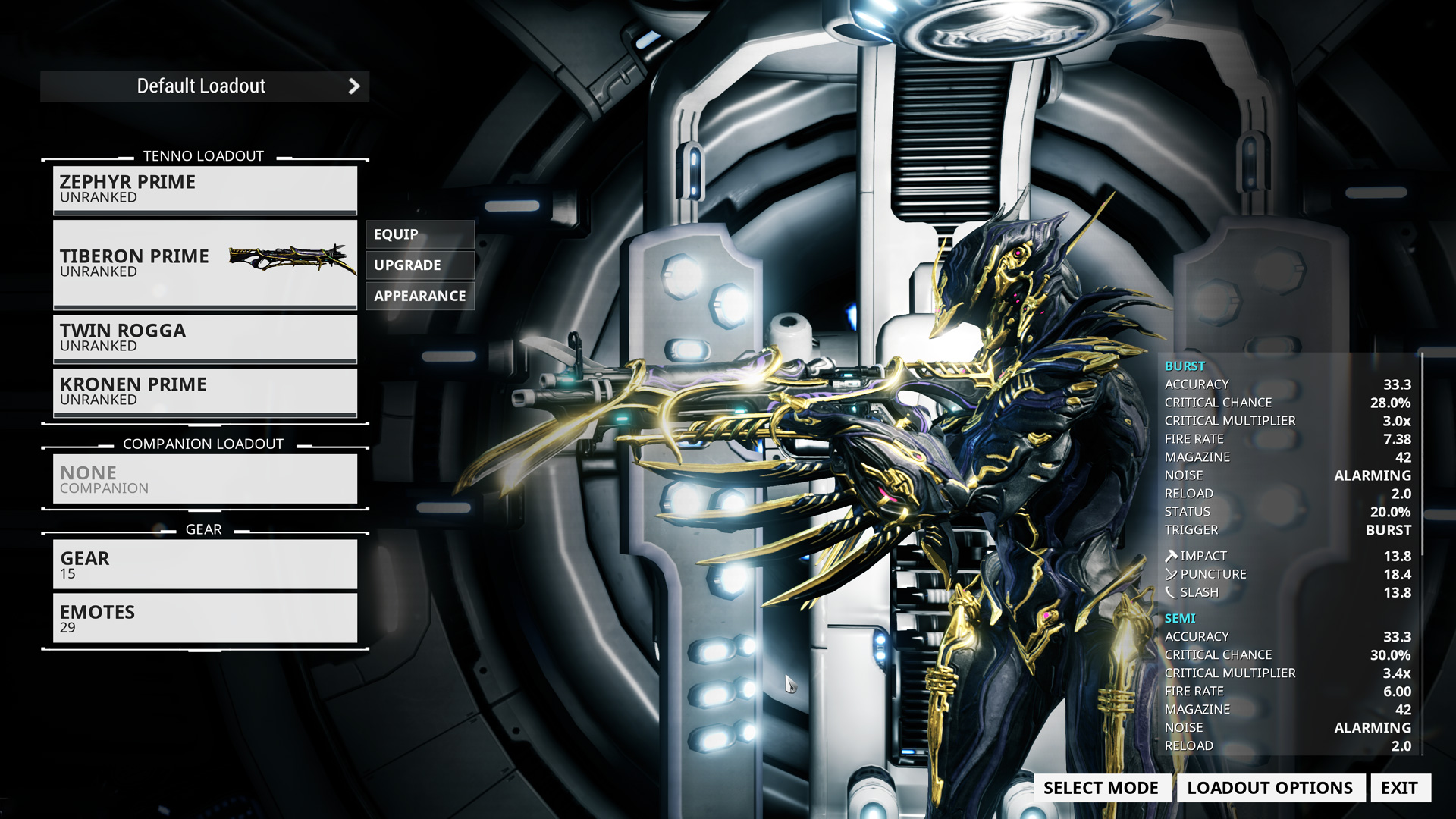
Task: Select the BURST firing mode stats header
Action: click(1185, 366)
